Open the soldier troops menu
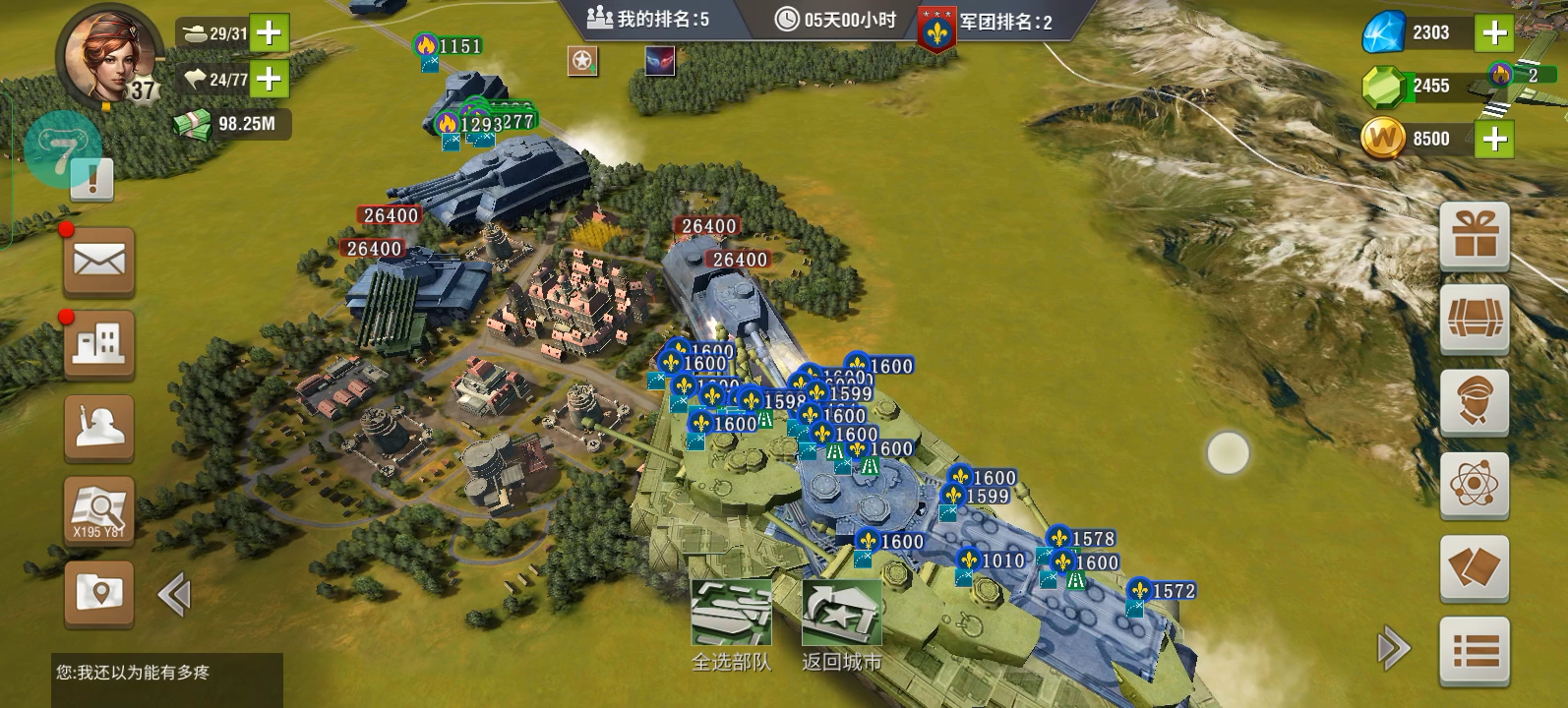The image size is (1568, 708). click(99, 428)
